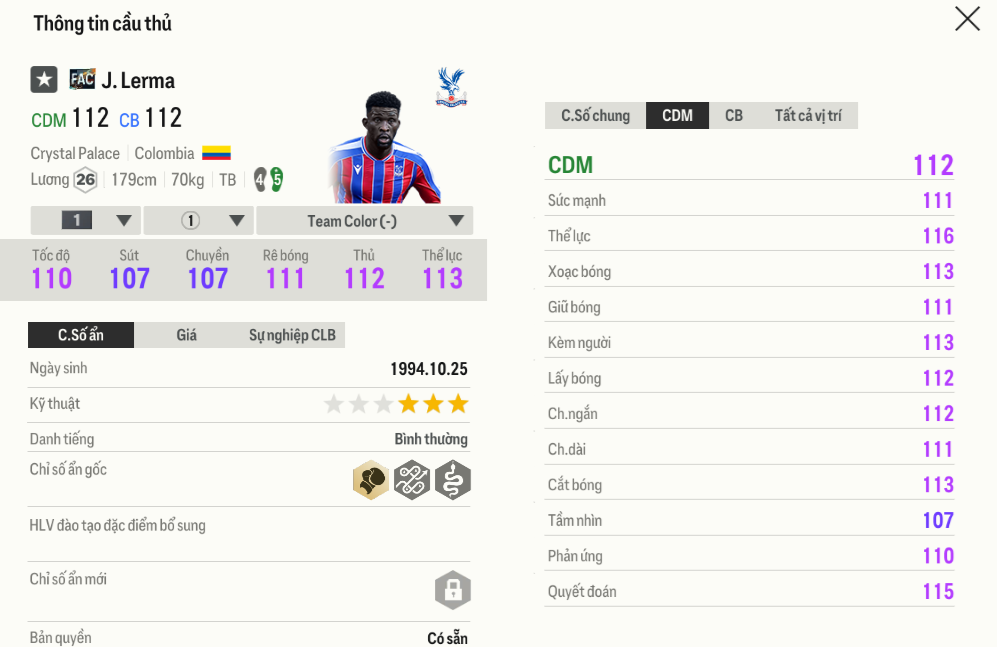Open the Sự nghiệp CLB tab

tap(292, 335)
